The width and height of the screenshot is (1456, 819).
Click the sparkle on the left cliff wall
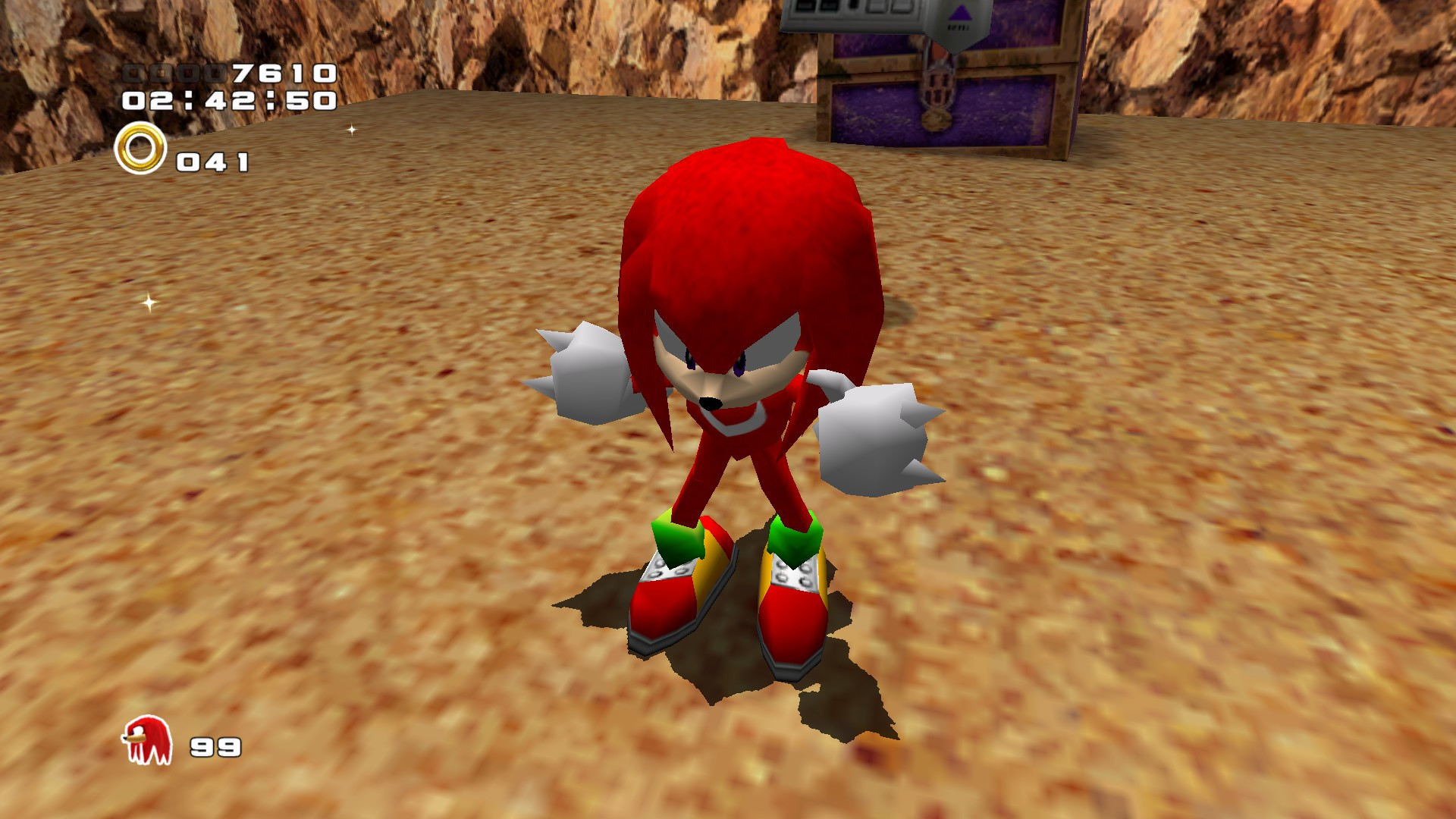(149, 303)
